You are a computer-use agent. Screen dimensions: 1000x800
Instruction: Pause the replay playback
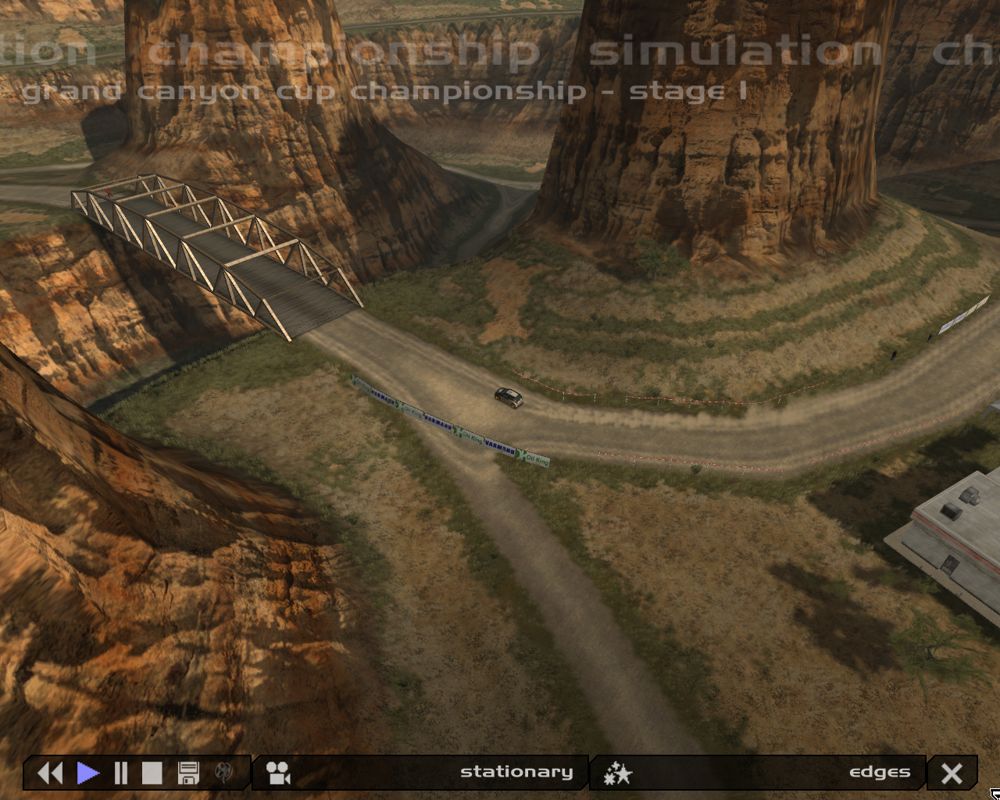pos(121,773)
